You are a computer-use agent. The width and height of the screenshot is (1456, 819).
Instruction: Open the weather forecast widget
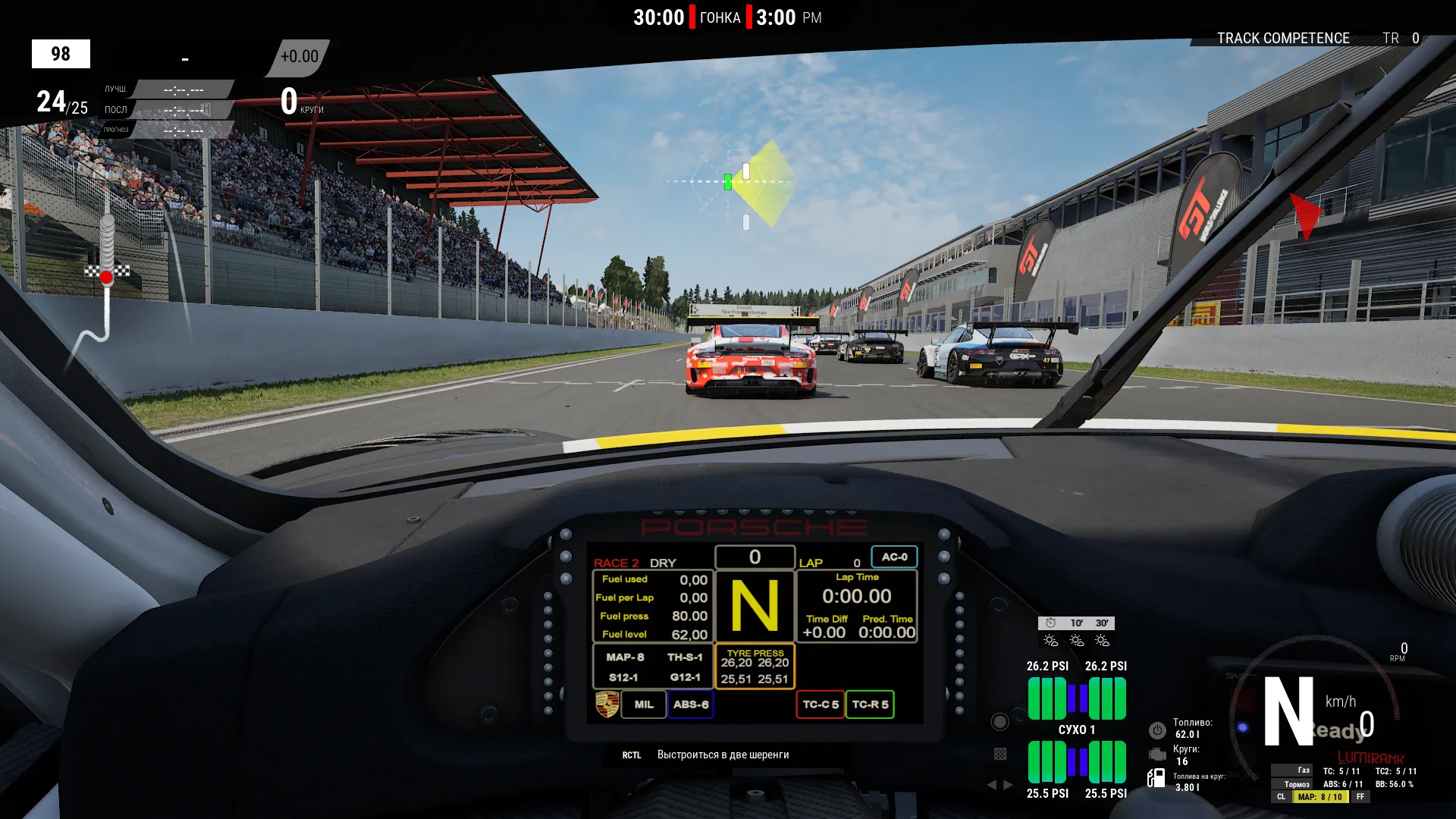point(1076,632)
